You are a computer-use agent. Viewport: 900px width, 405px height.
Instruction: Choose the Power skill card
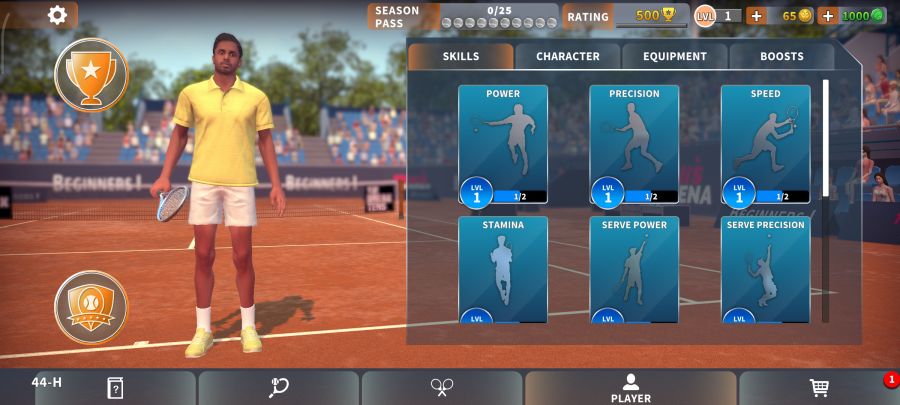503,144
